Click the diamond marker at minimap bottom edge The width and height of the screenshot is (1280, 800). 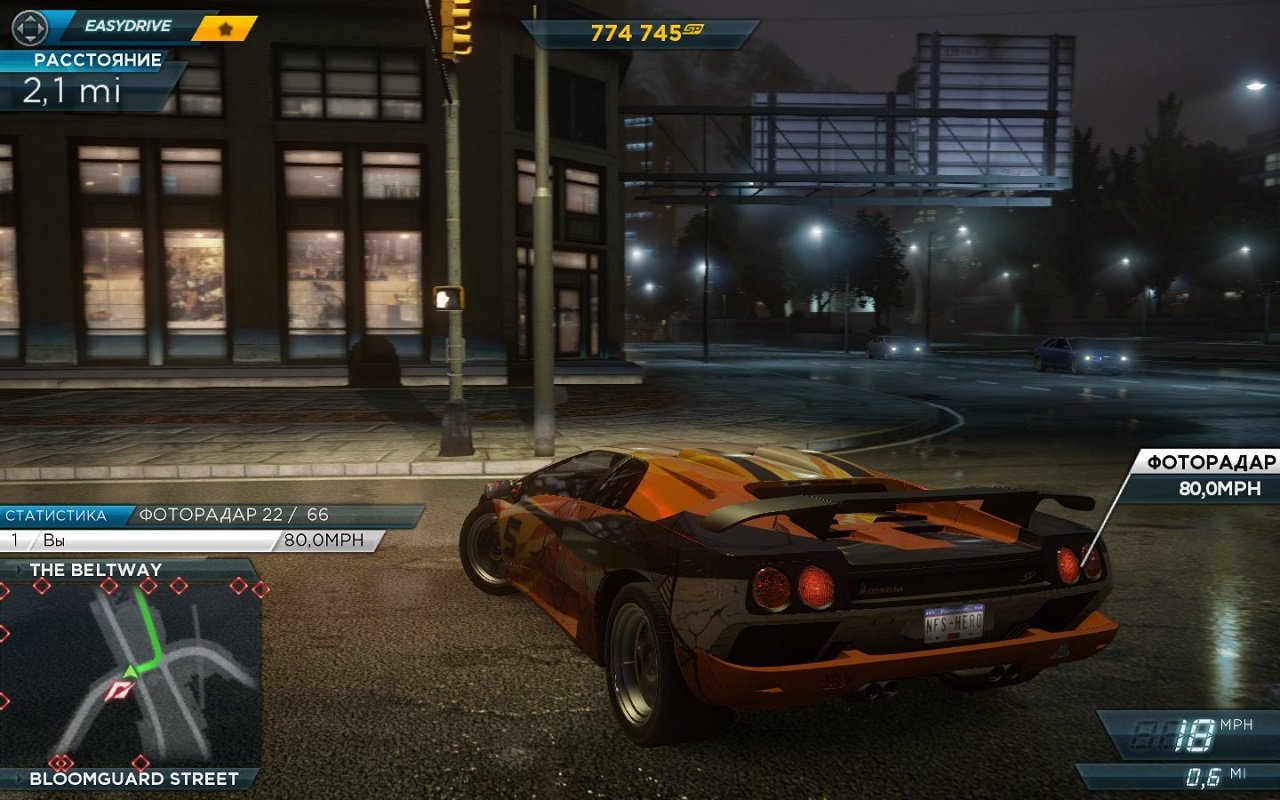click(140, 762)
